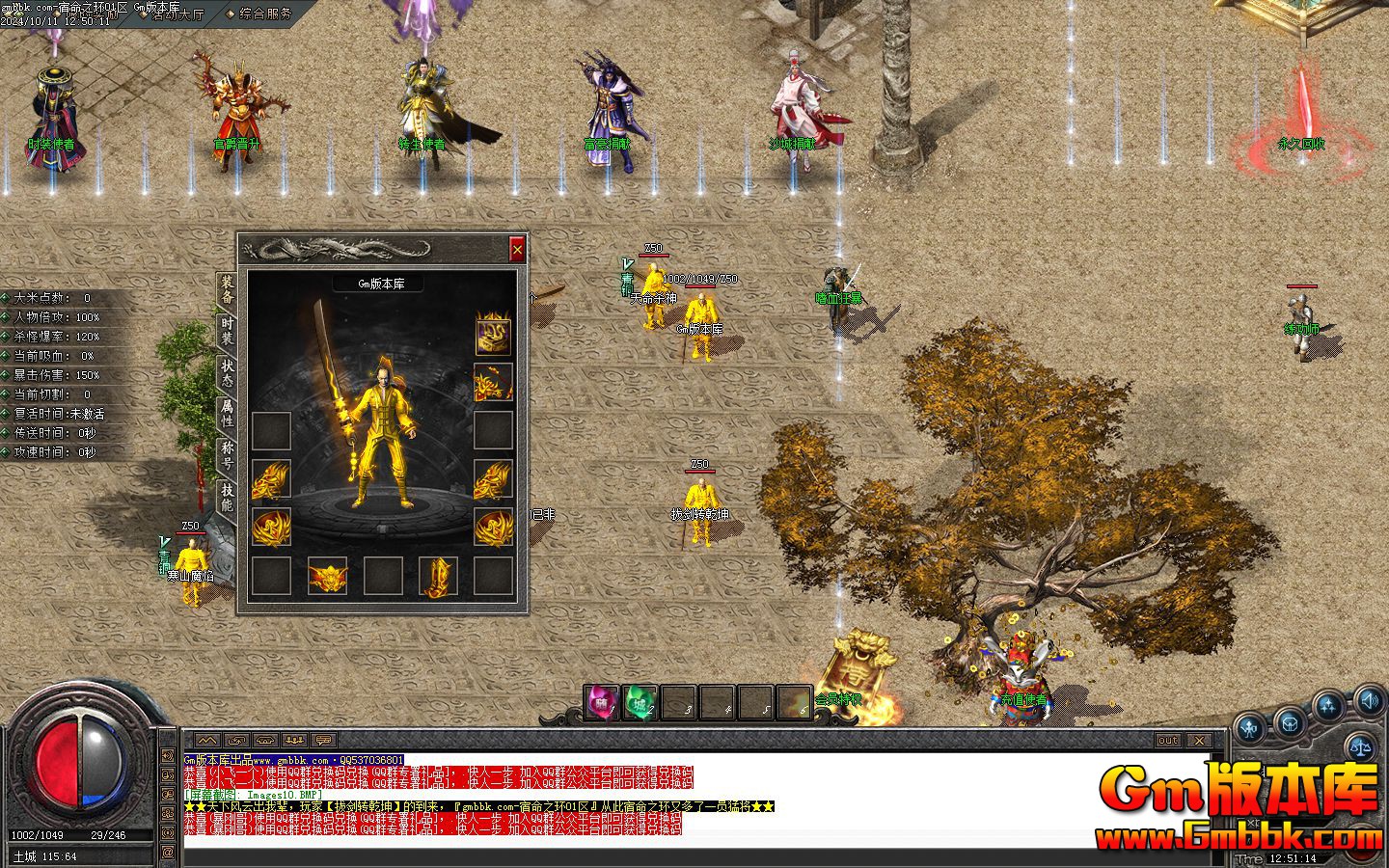Click the chat panel's out button
Viewport: 1389px width, 868px height.
(1167, 741)
